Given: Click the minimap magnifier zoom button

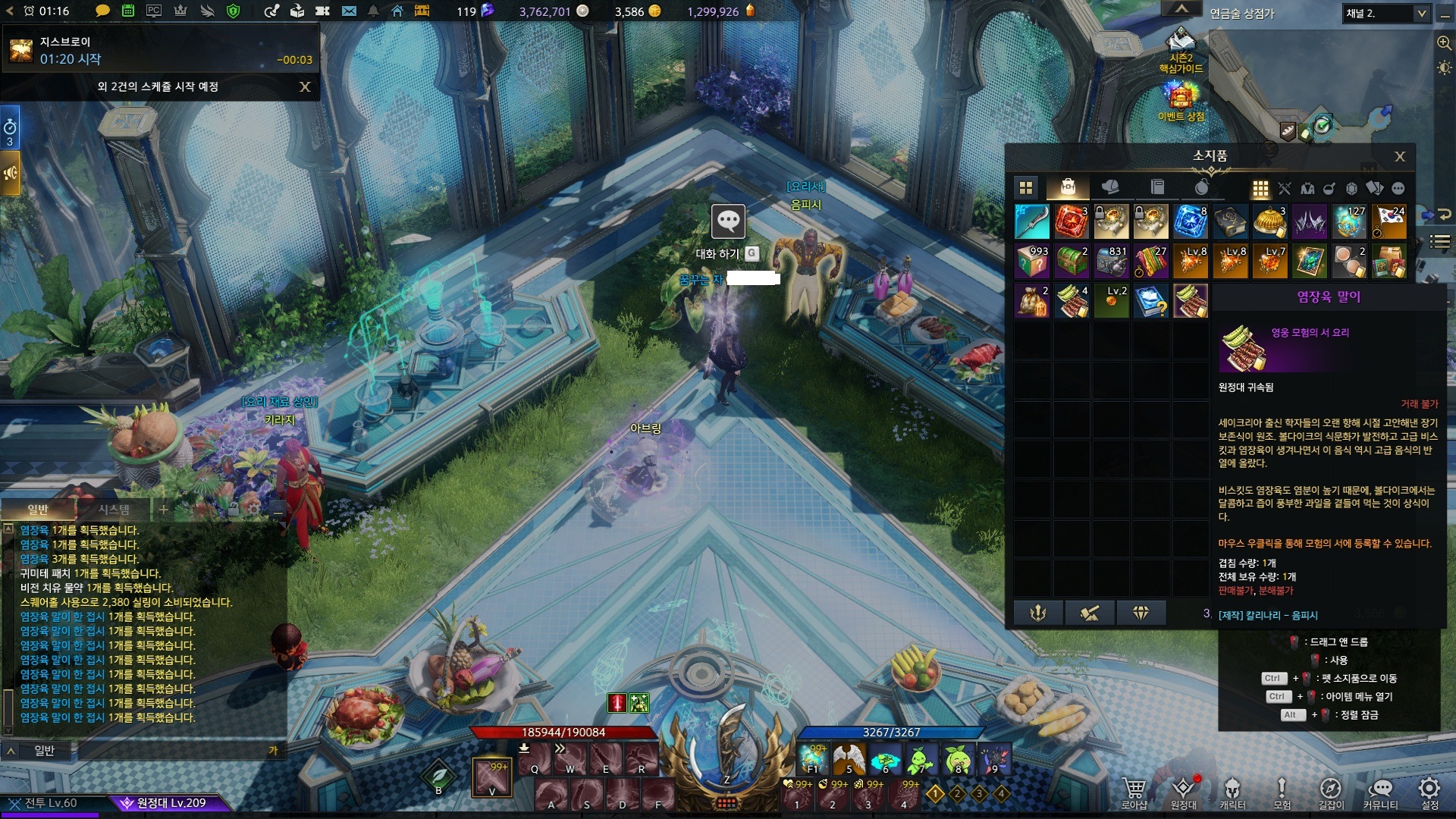Looking at the screenshot, I should pos(1444,43).
